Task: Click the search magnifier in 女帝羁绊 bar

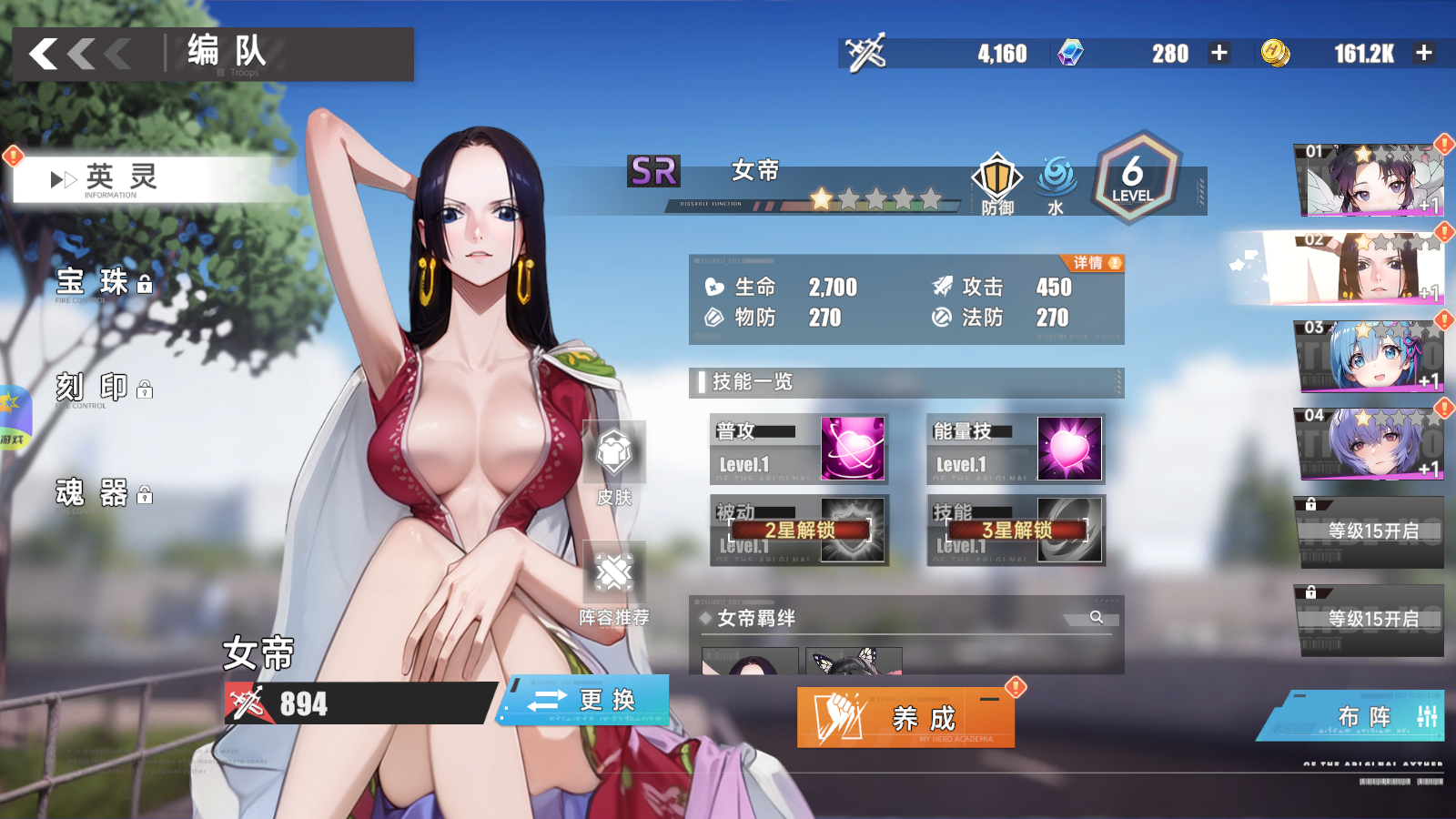Action: click(x=1097, y=618)
